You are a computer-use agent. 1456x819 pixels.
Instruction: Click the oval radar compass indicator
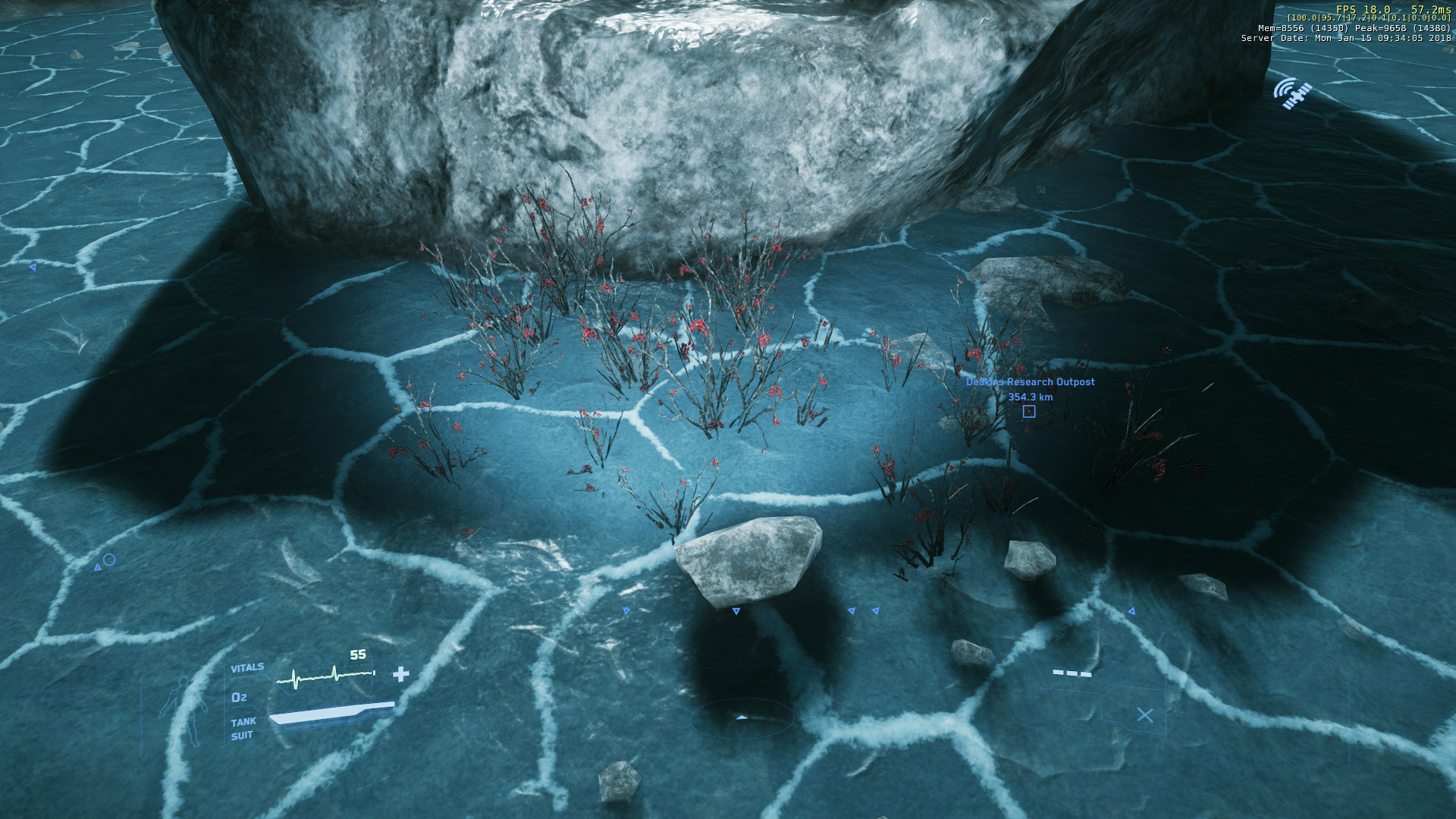[x=742, y=717]
